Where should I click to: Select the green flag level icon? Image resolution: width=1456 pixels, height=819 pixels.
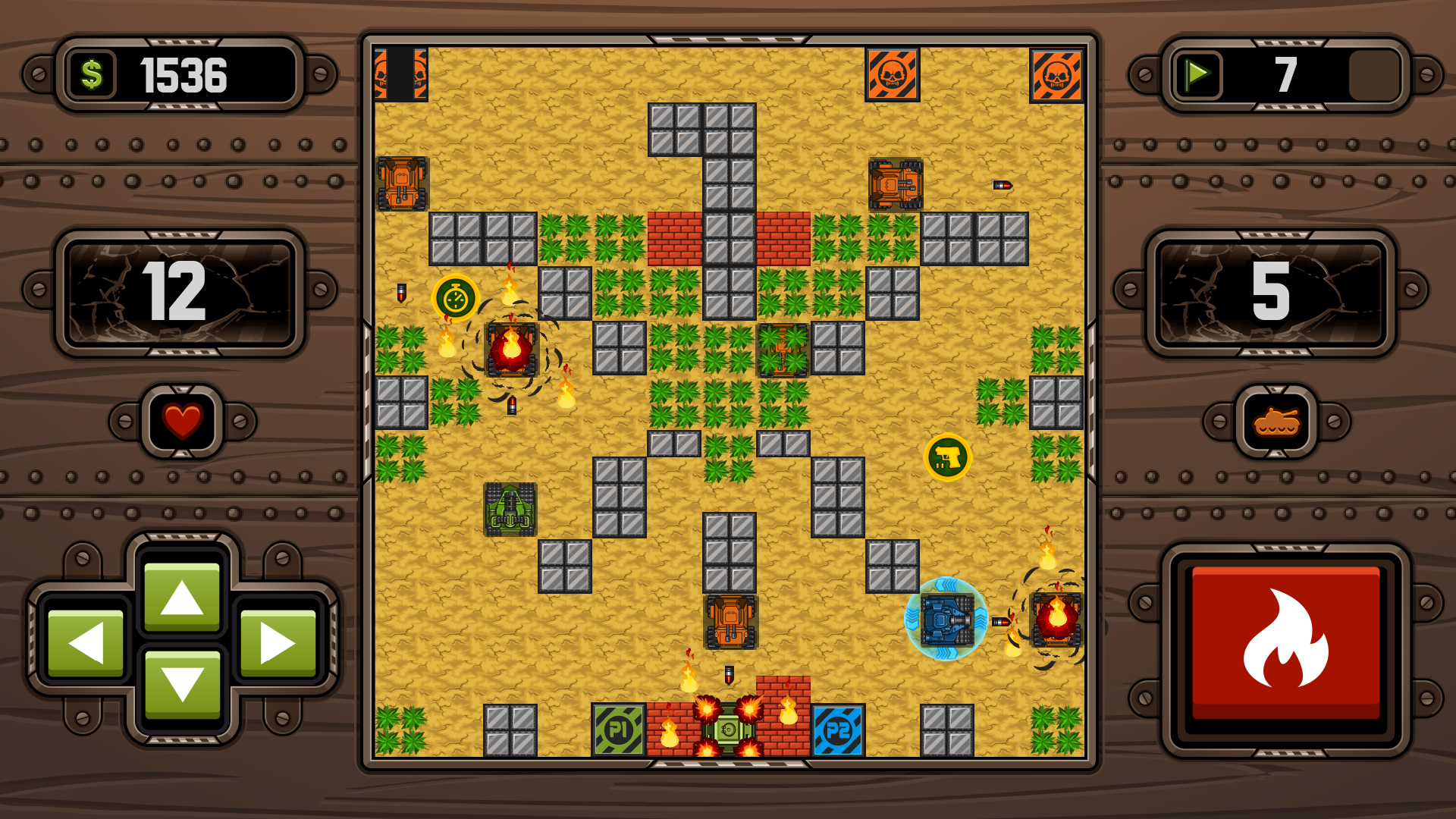(x=1200, y=74)
